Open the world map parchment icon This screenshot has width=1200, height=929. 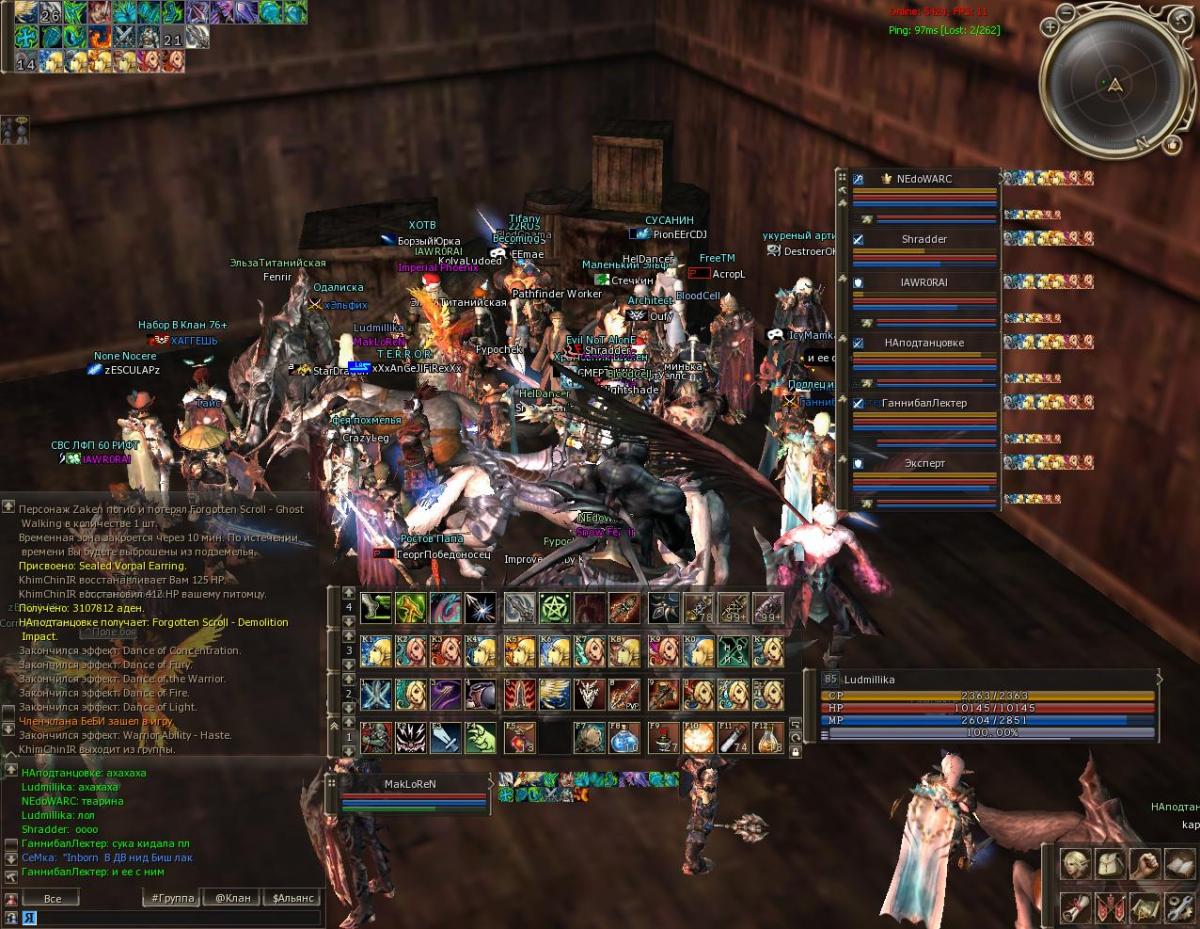click(1144, 907)
